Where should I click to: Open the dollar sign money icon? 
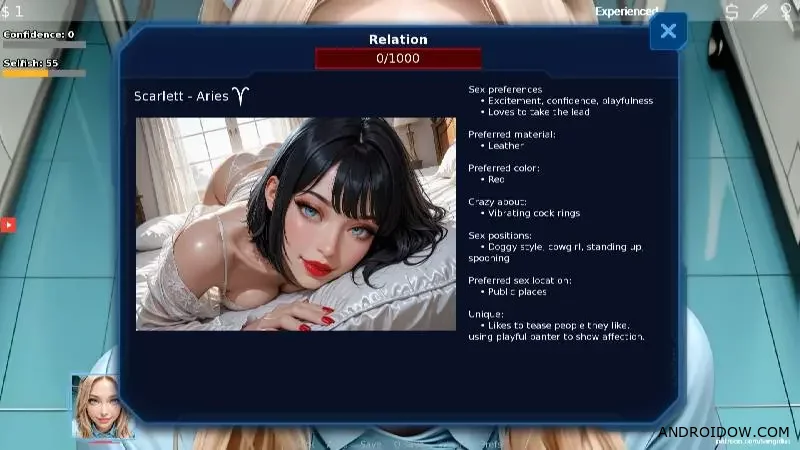point(732,12)
